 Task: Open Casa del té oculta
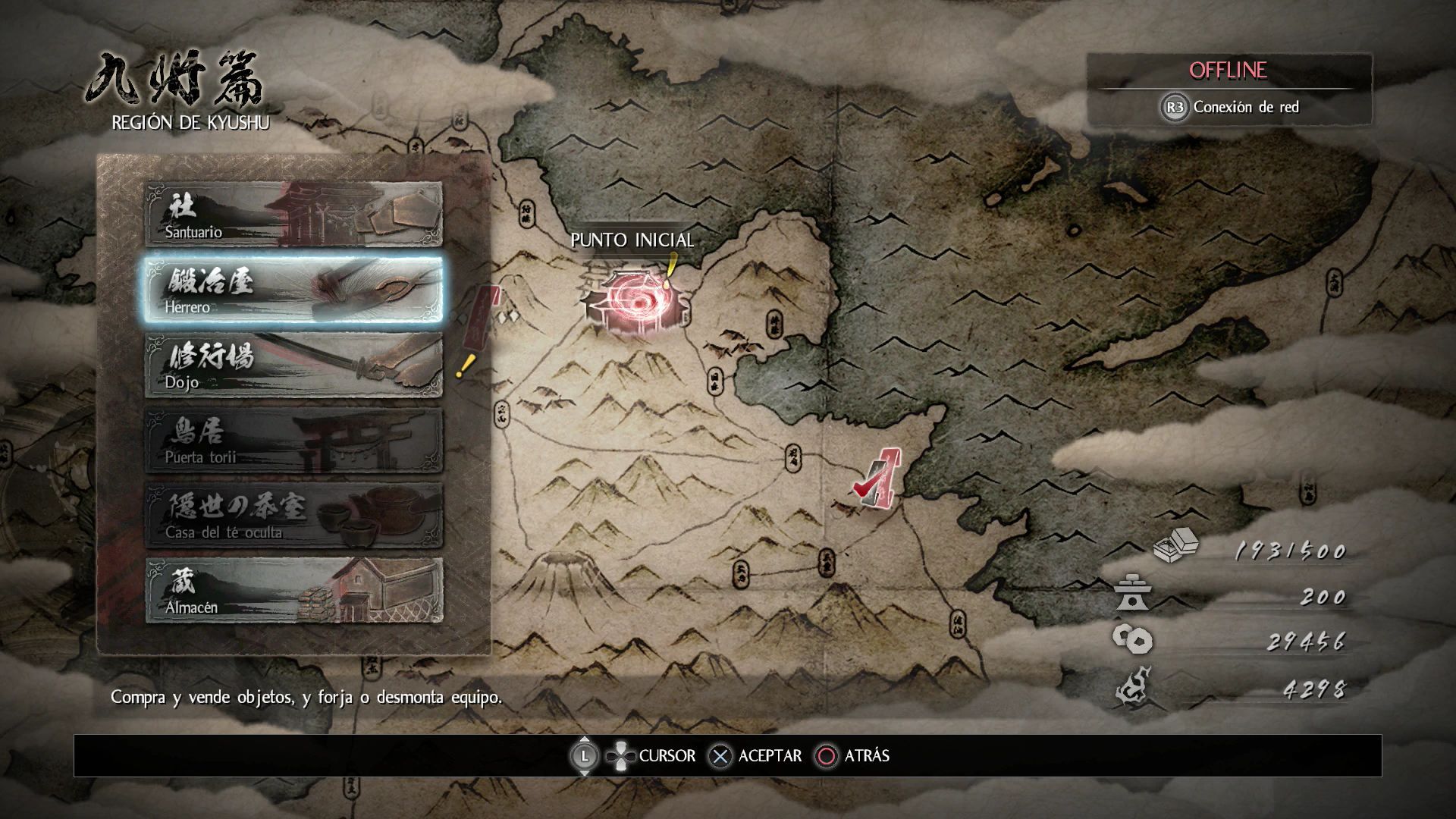point(293,516)
